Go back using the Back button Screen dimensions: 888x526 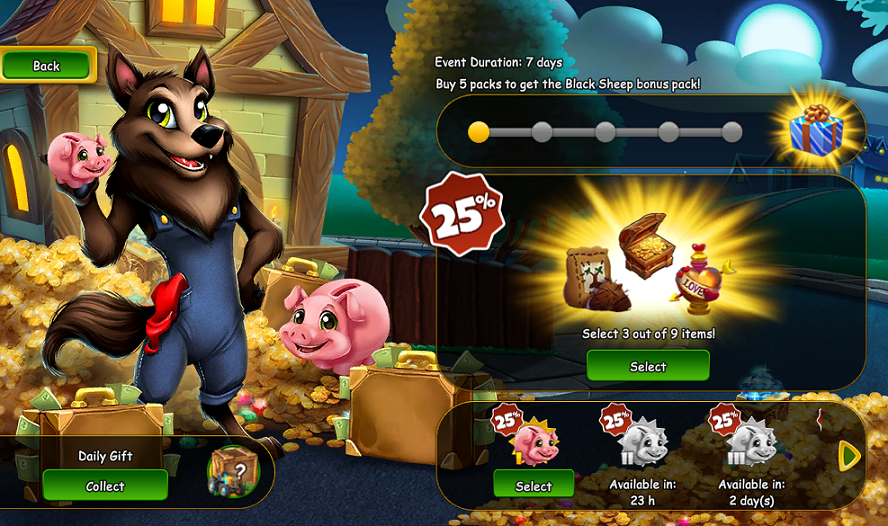tap(47, 66)
